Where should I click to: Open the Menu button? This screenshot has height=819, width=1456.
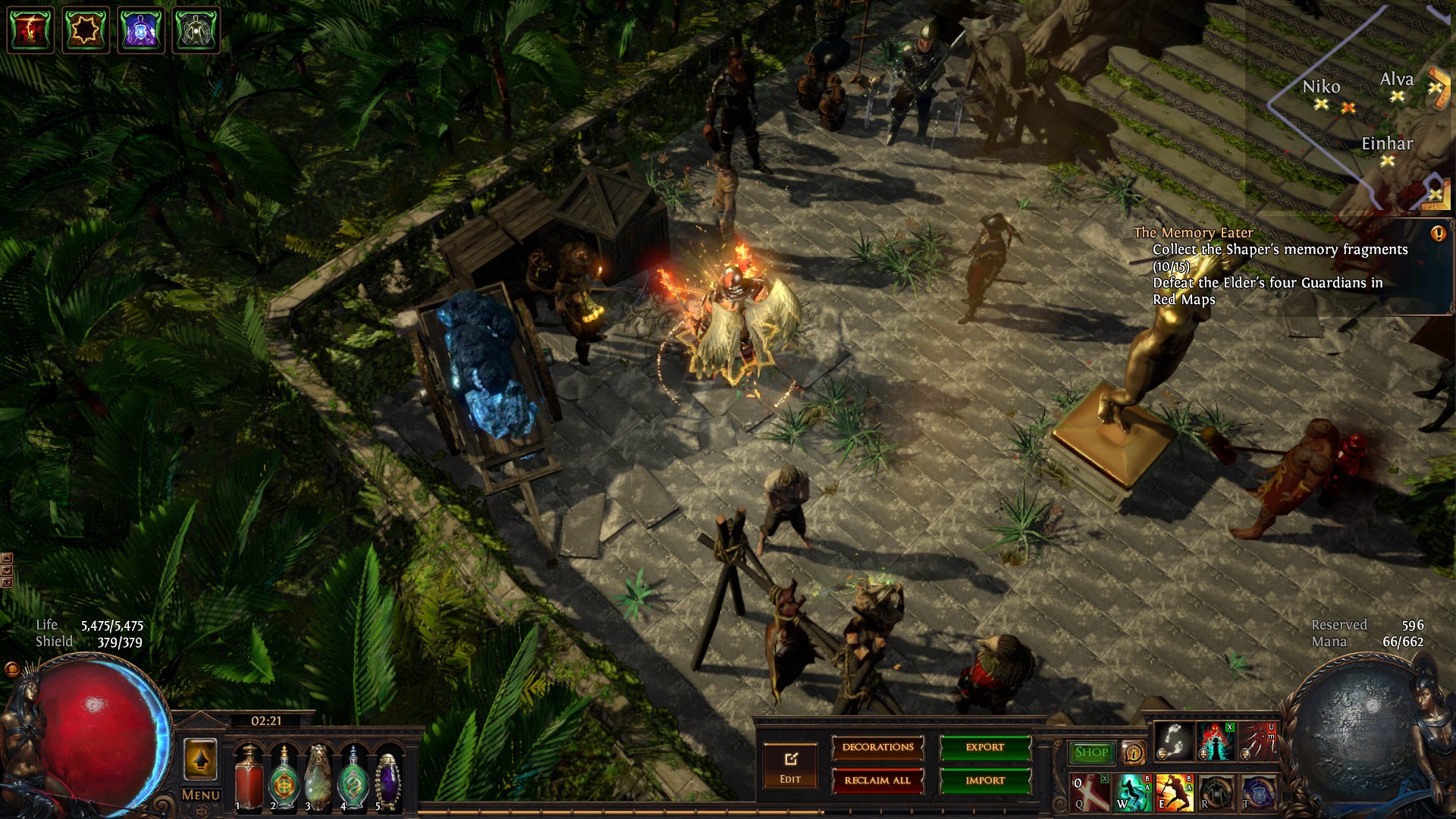tap(201, 795)
